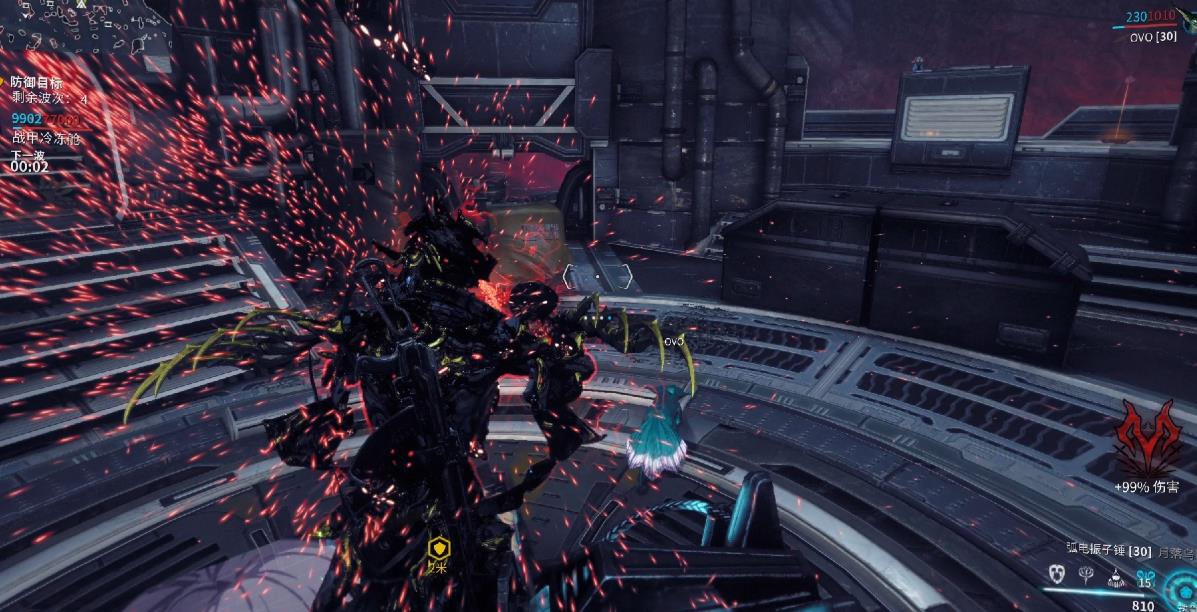Activate the third ability icon
Viewport: 1197px width, 612px height.
[x=1114, y=575]
